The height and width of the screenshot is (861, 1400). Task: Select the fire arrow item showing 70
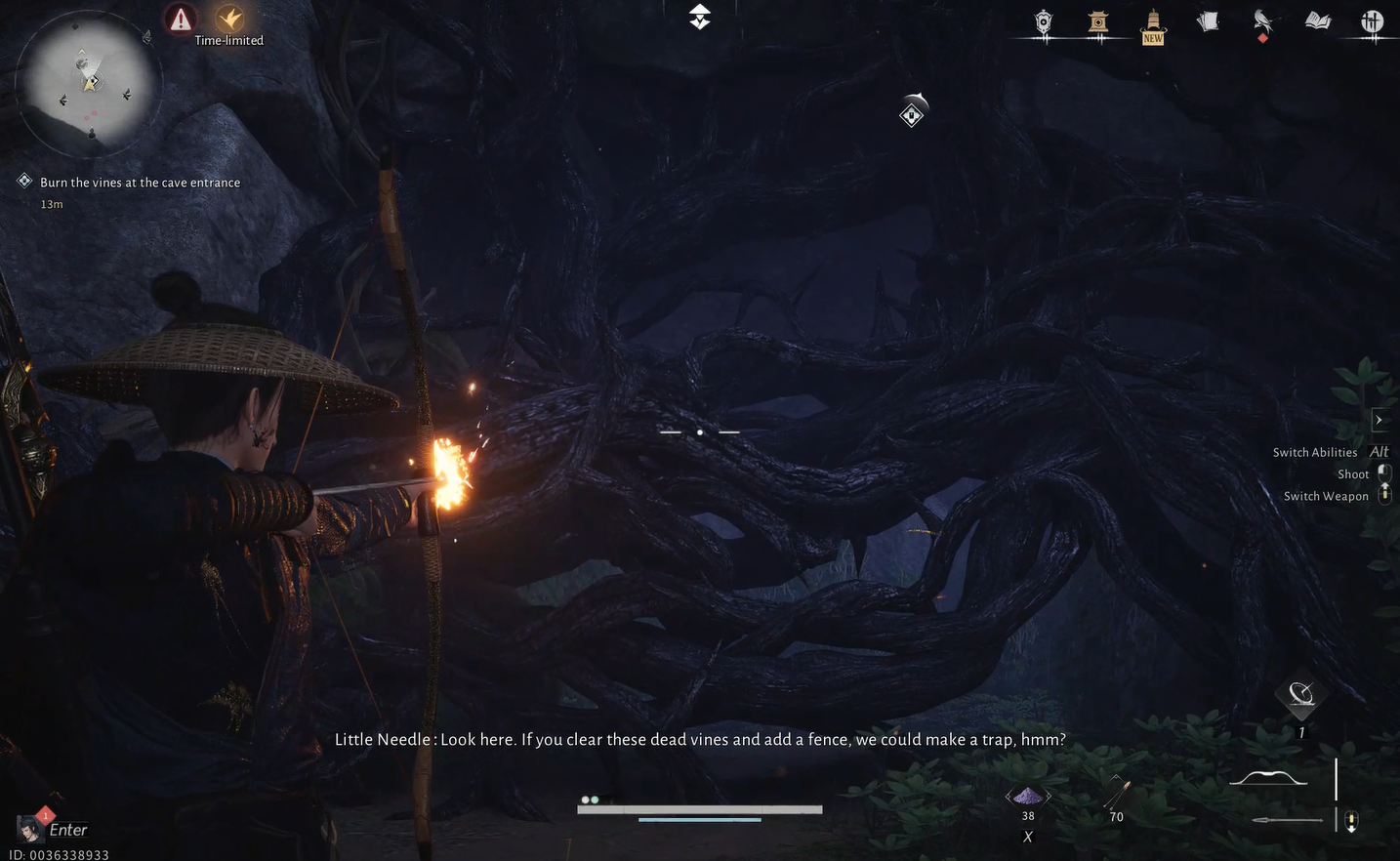point(1116,791)
